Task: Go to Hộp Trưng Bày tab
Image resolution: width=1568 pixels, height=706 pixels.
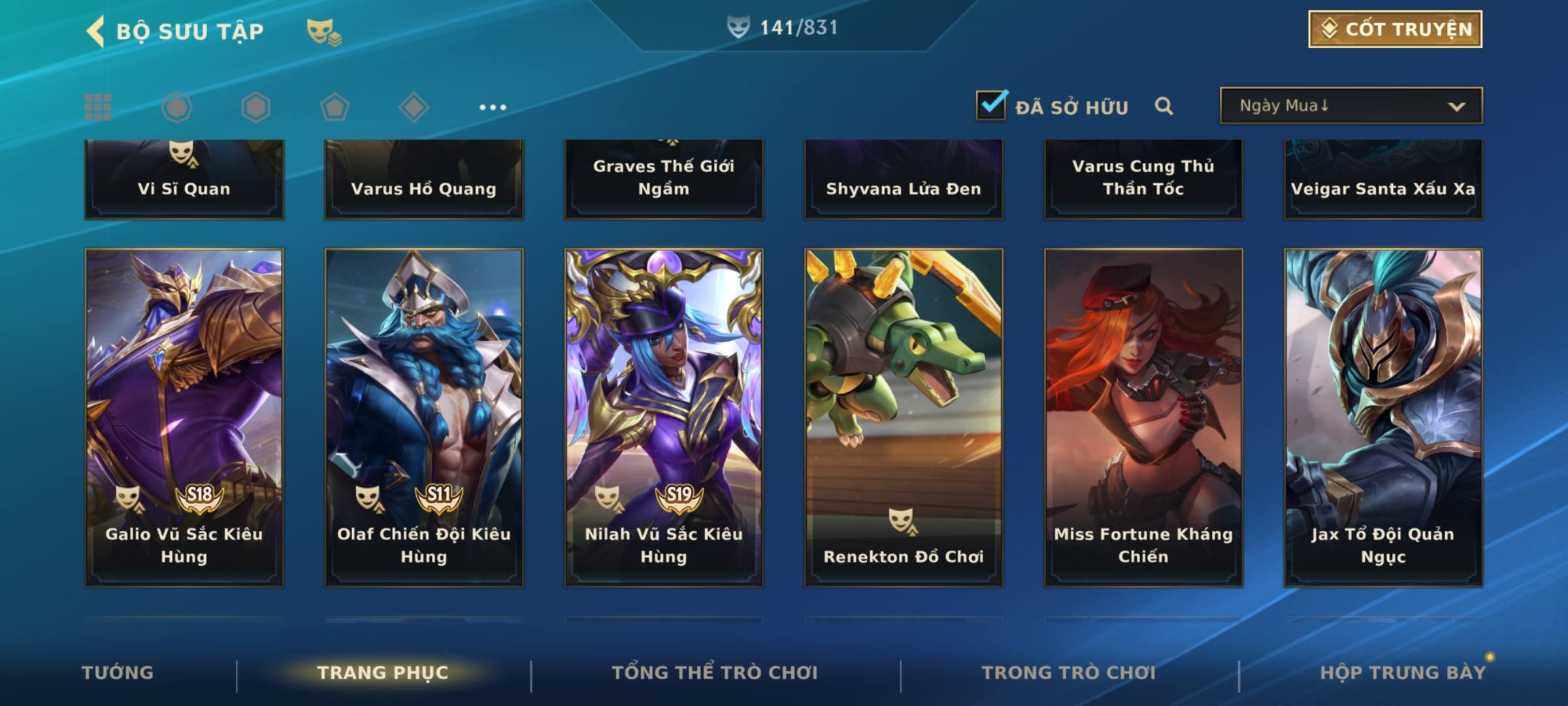Action: click(x=1403, y=673)
